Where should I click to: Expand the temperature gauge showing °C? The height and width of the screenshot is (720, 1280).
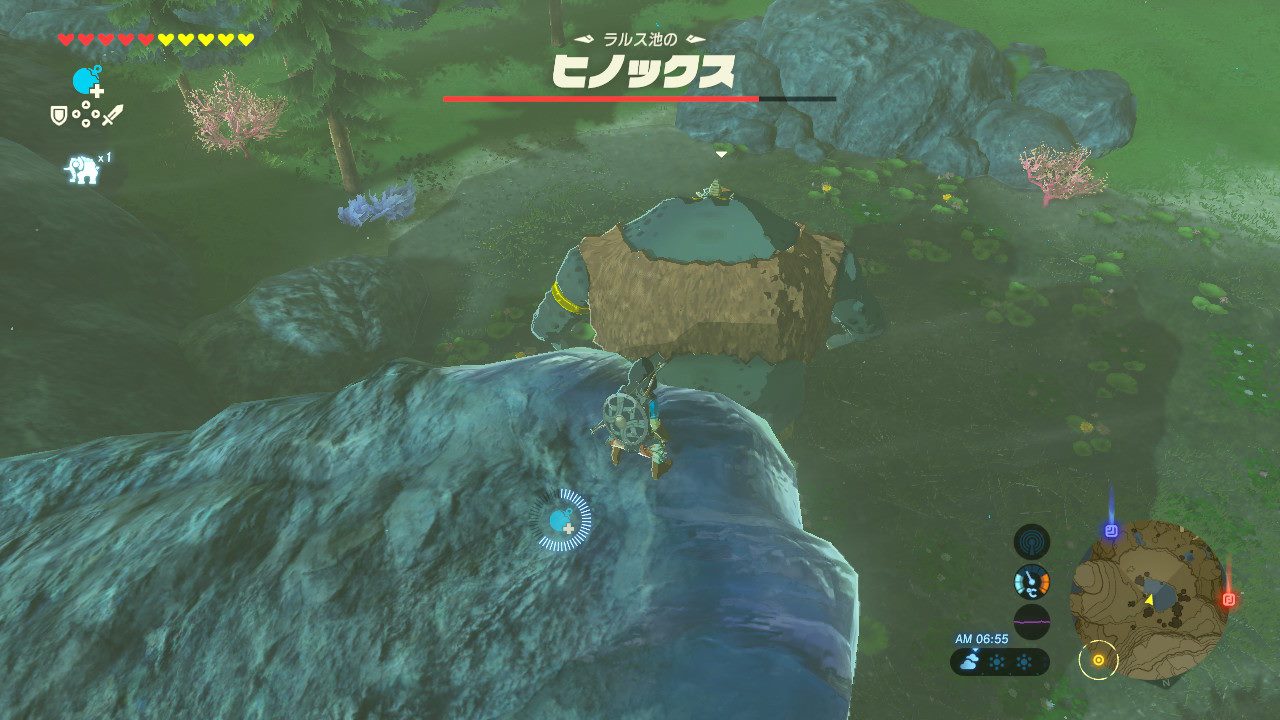[x=1030, y=582]
